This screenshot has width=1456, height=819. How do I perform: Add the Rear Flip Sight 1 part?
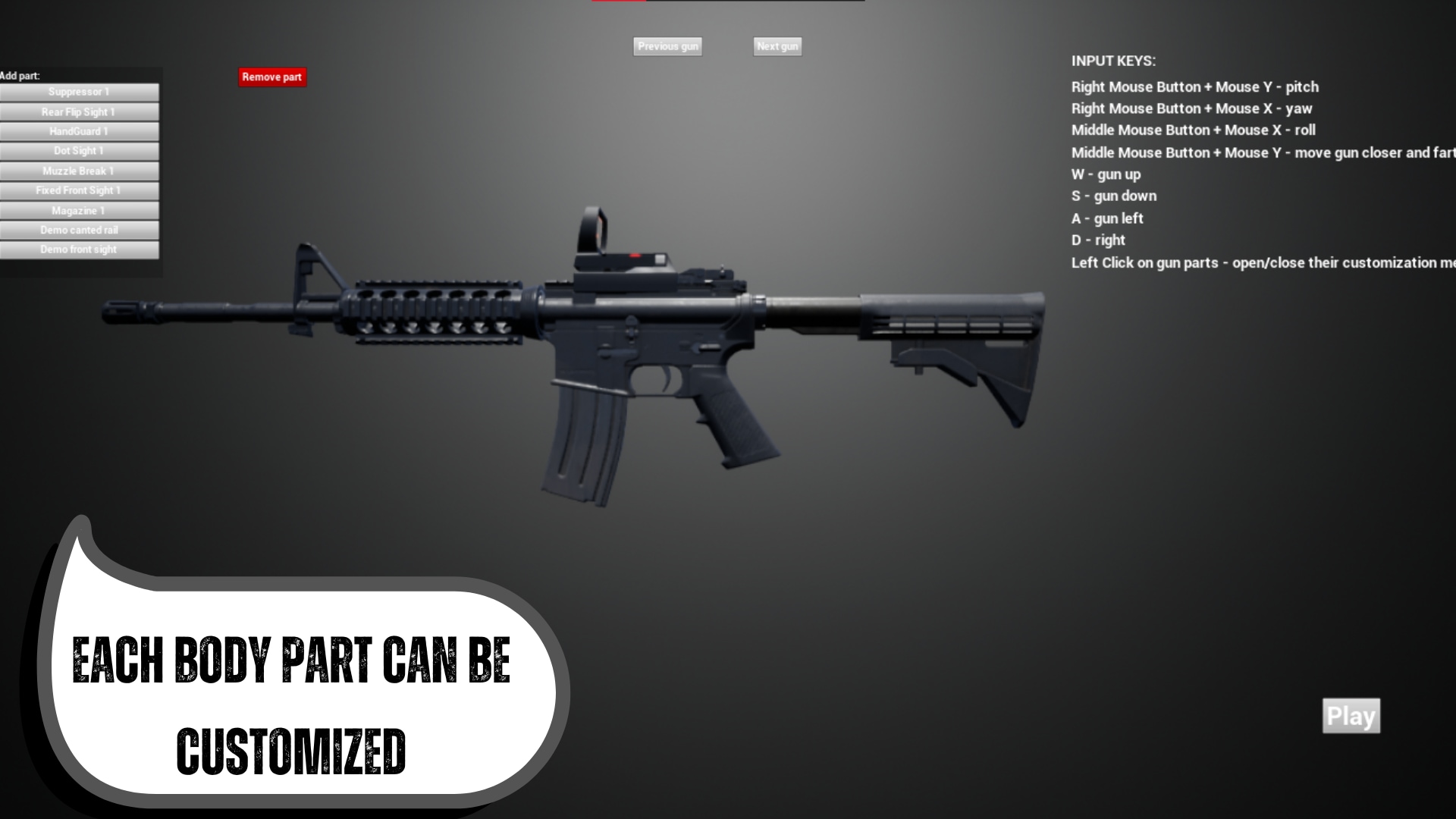[79, 111]
